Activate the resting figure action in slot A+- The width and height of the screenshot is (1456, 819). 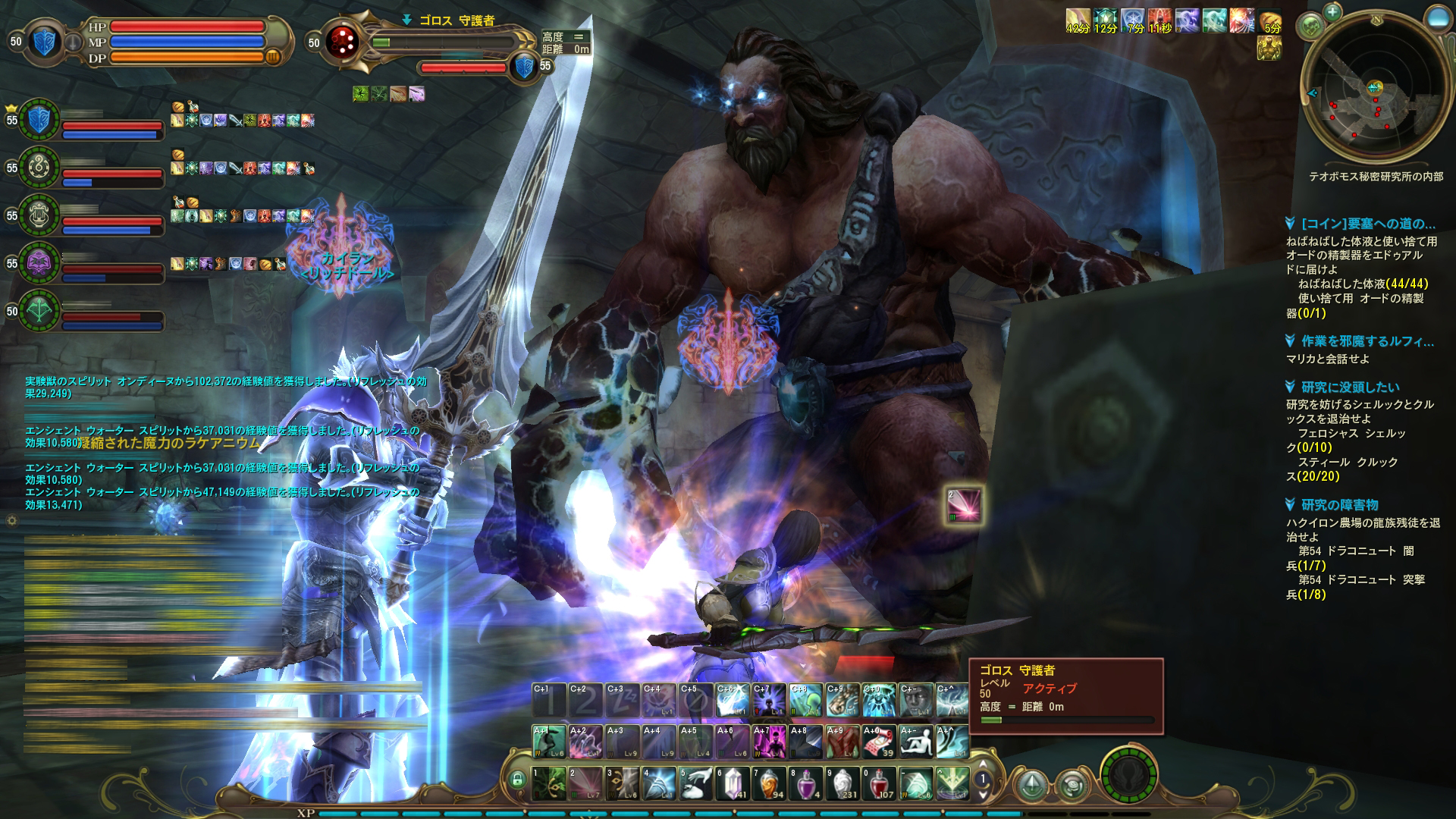(x=915, y=742)
